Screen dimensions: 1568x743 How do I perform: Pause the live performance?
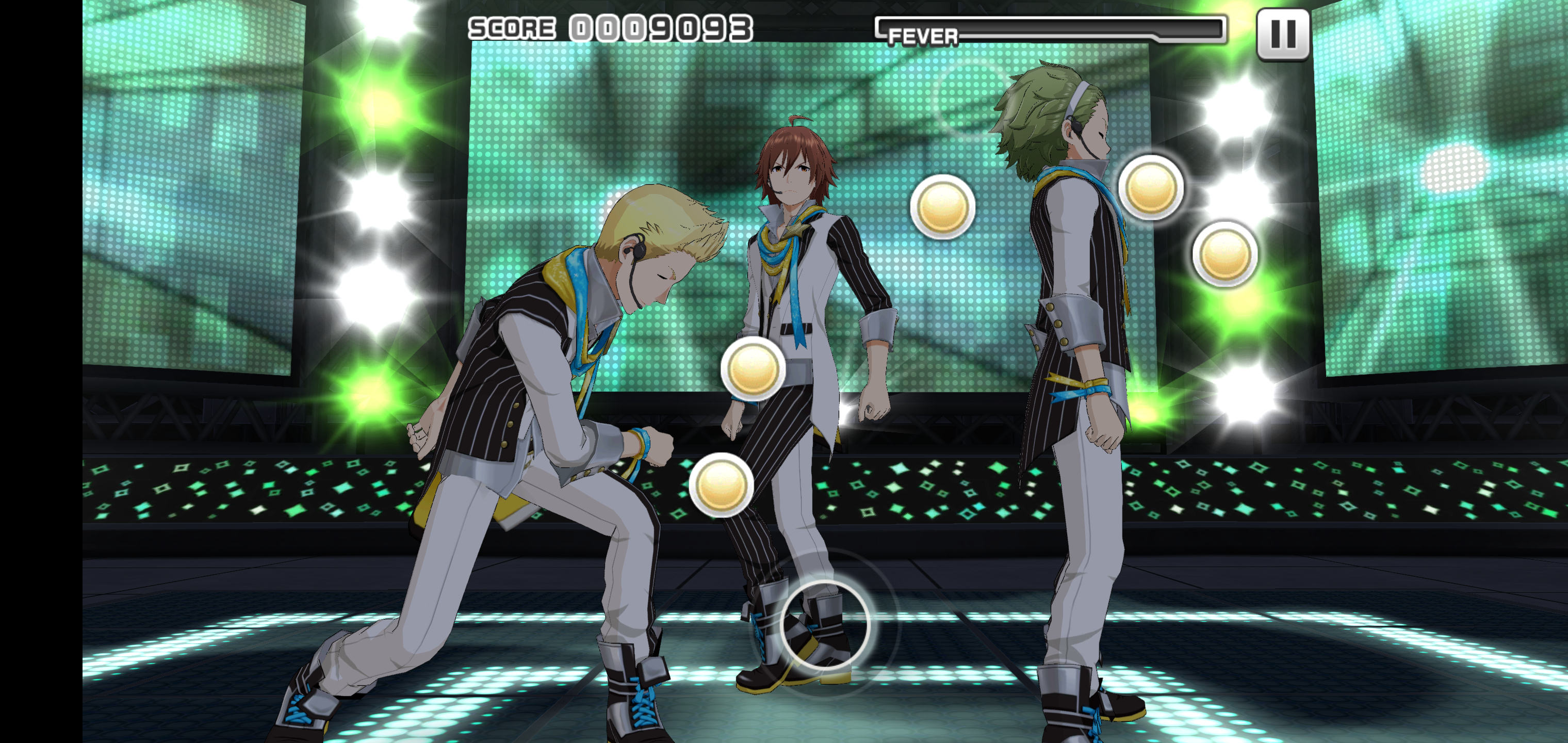1283,35
